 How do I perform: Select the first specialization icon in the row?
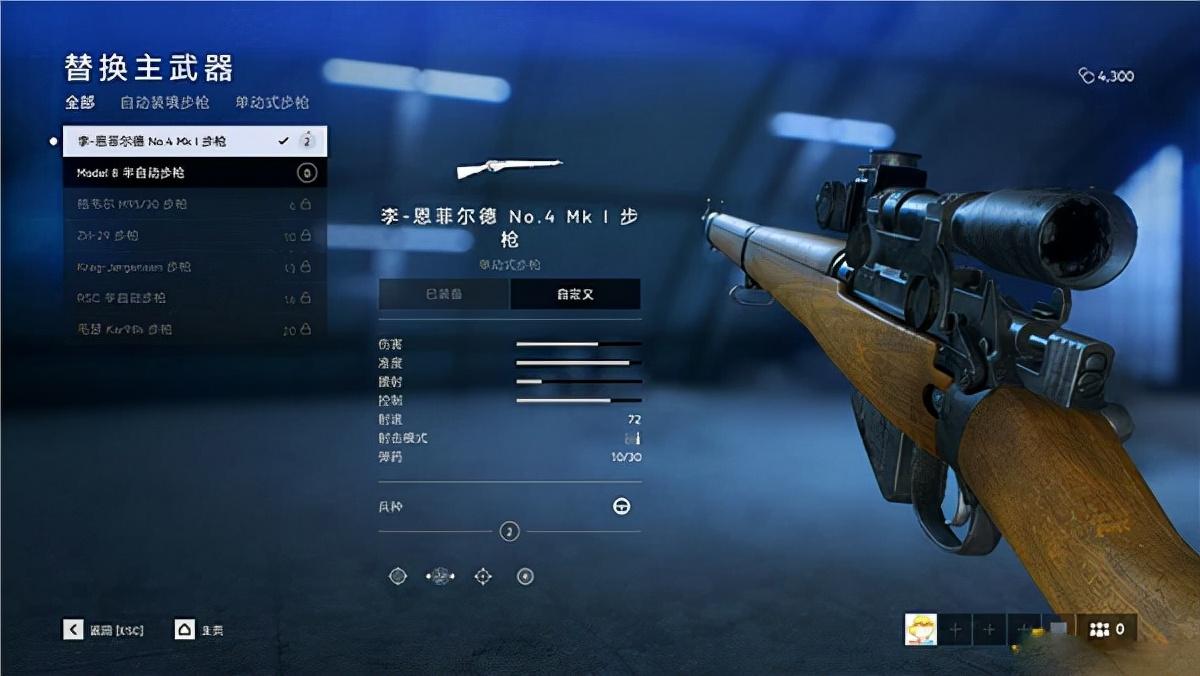point(398,576)
